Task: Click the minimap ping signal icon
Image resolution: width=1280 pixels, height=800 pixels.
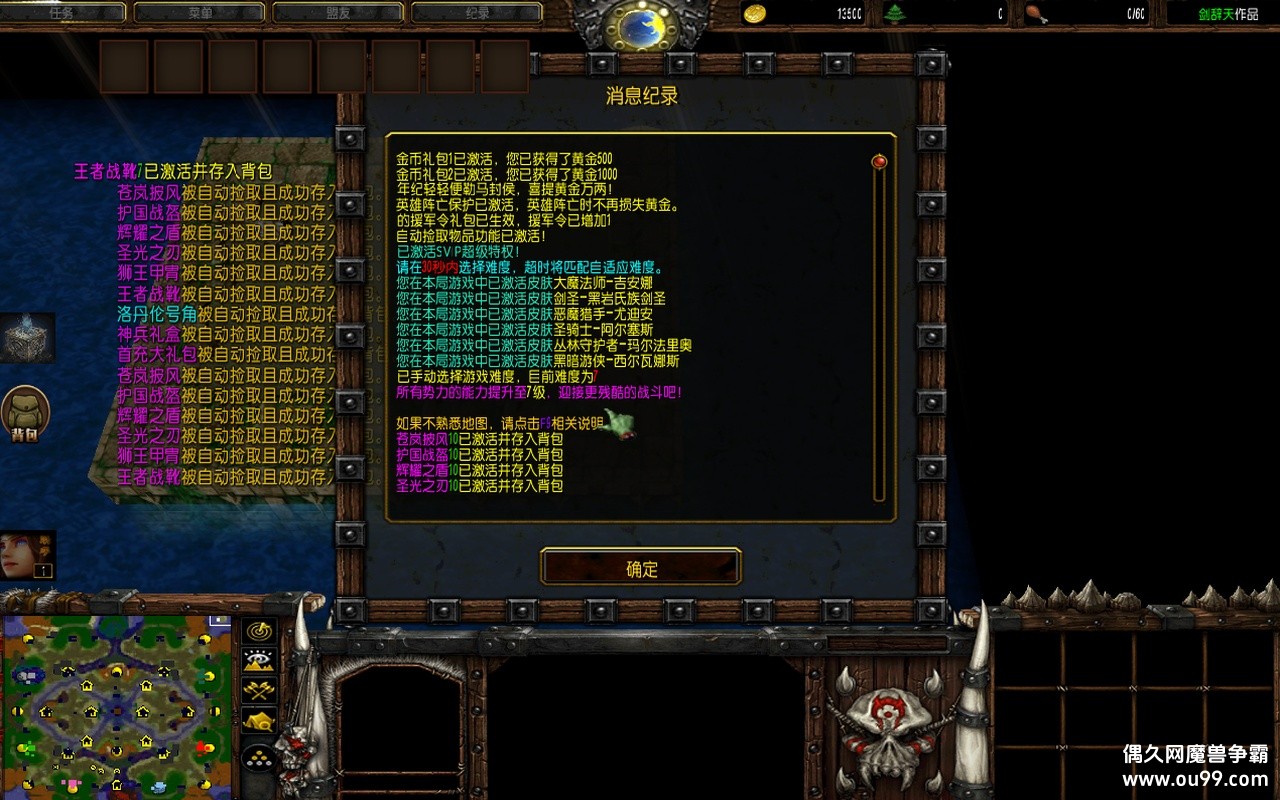Action: 257,631
